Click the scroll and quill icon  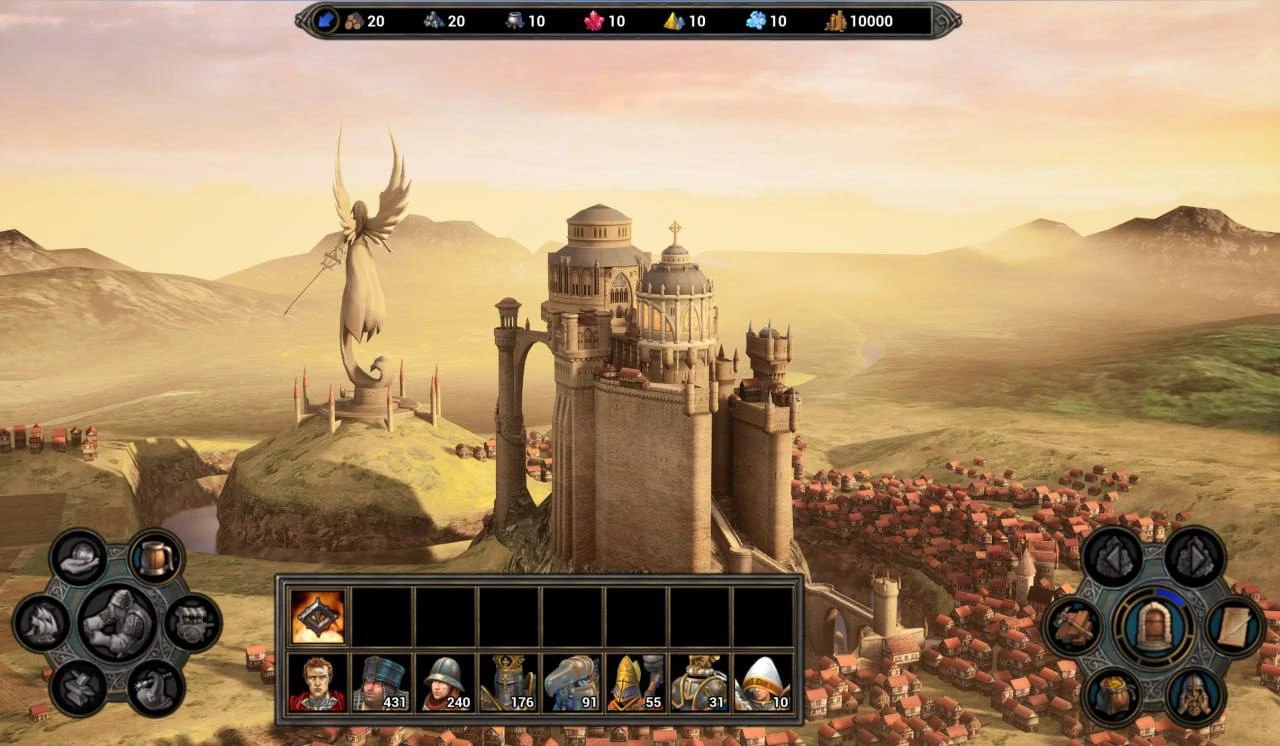pos(1234,623)
